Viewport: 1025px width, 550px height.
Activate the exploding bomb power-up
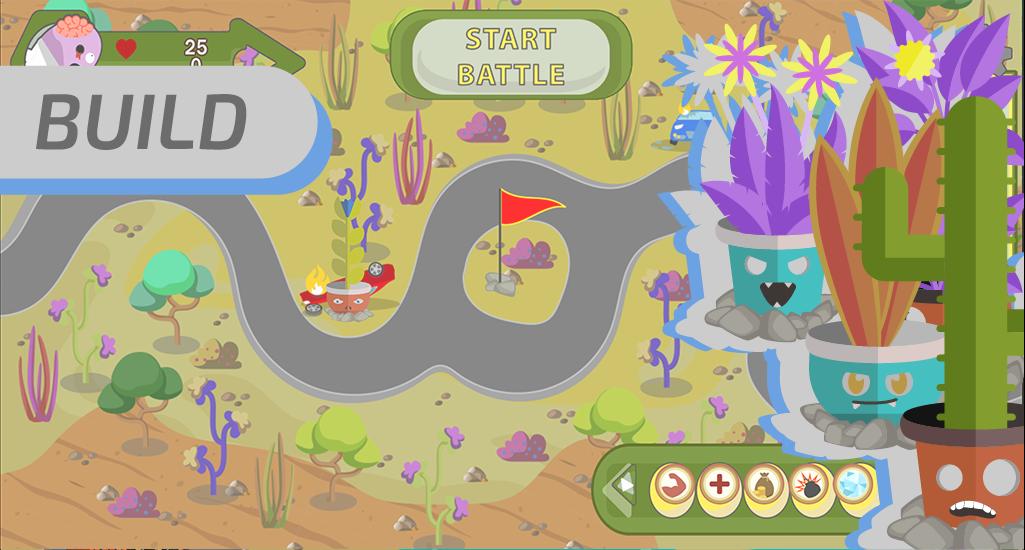point(810,487)
